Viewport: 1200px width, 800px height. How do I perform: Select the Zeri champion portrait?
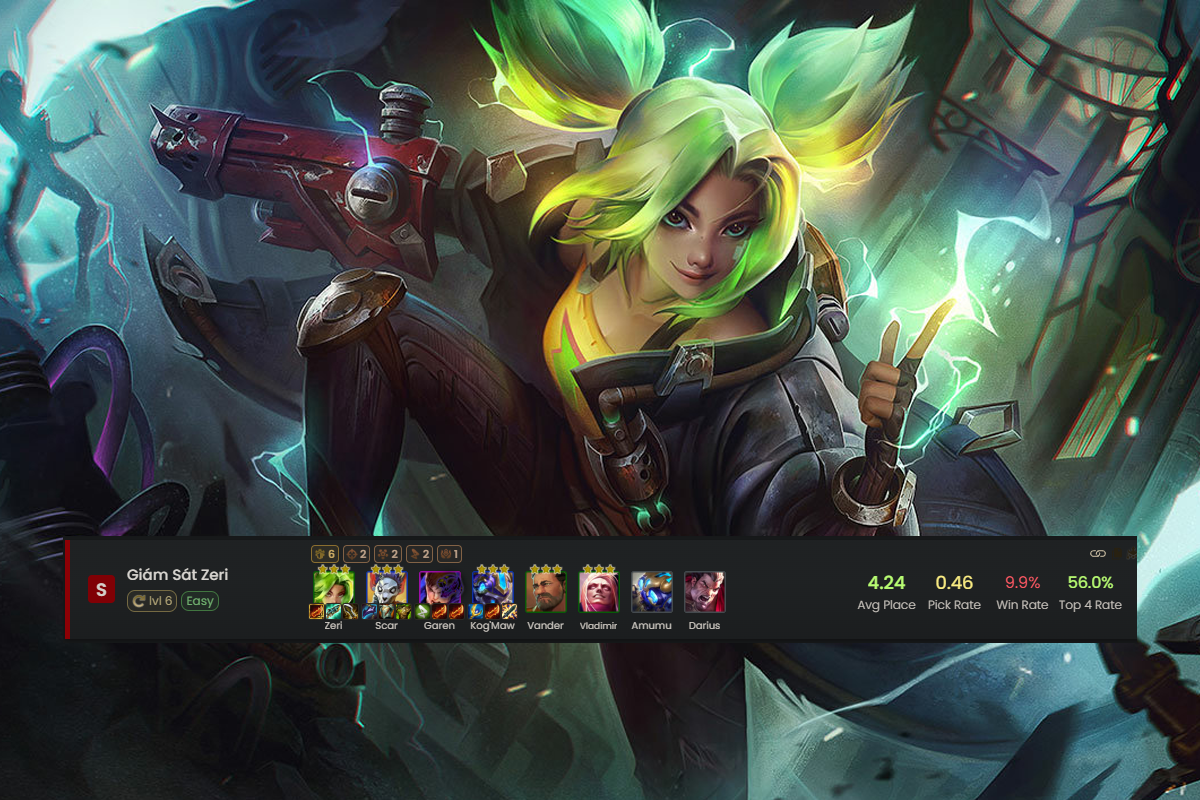pos(334,590)
